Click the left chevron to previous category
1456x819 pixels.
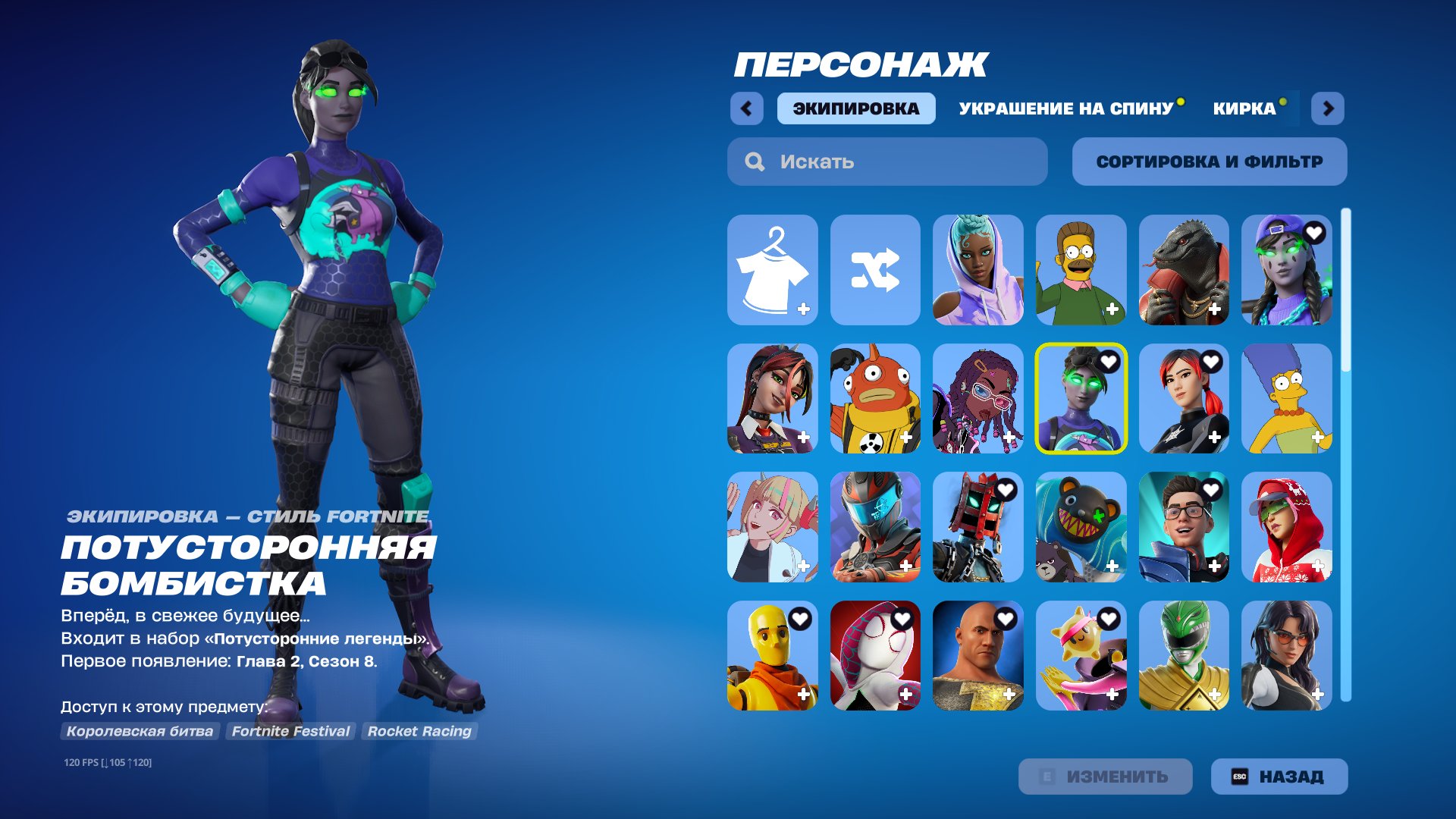click(x=747, y=108)
